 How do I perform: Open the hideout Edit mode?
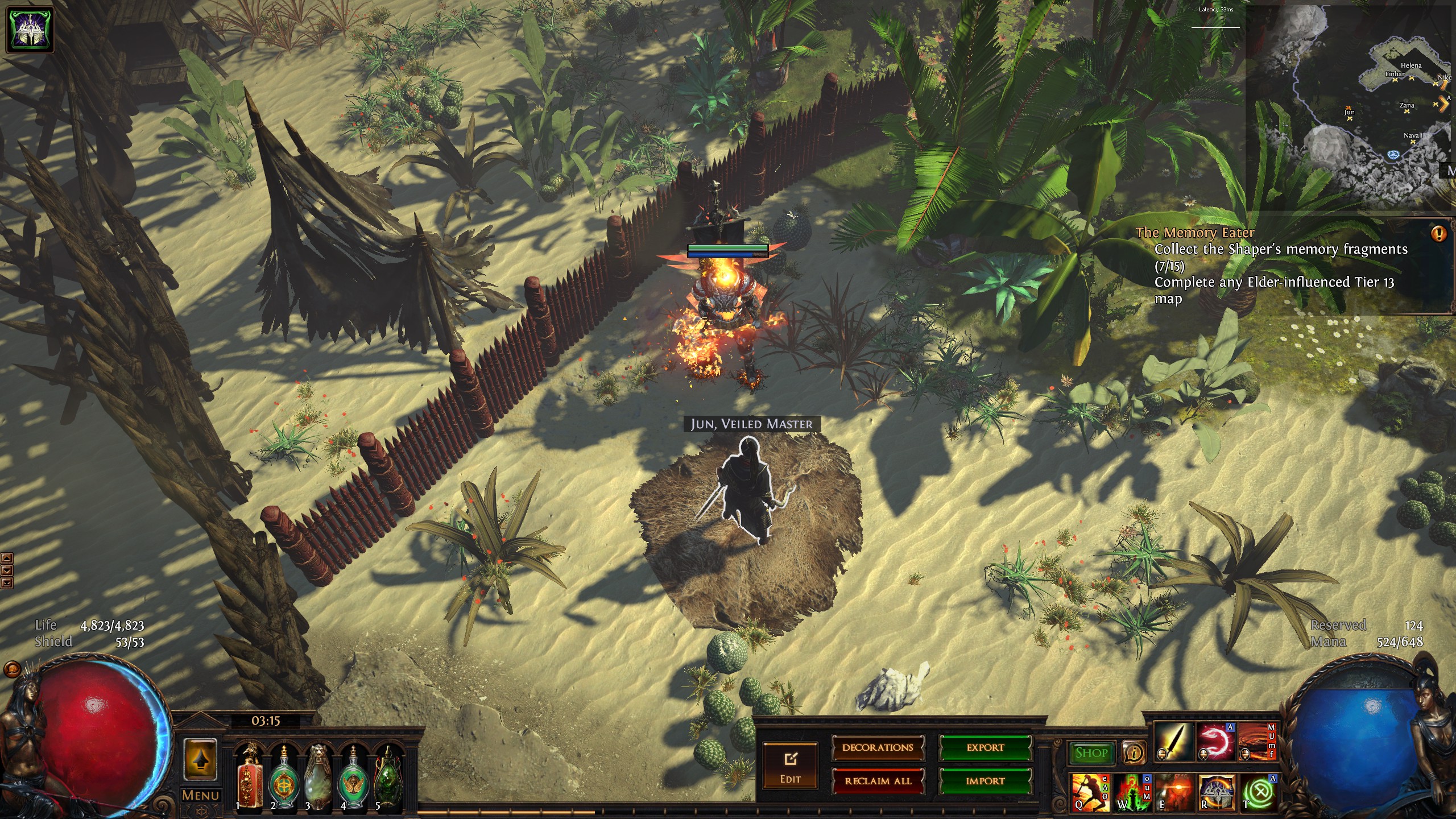[x=790, y=766]
